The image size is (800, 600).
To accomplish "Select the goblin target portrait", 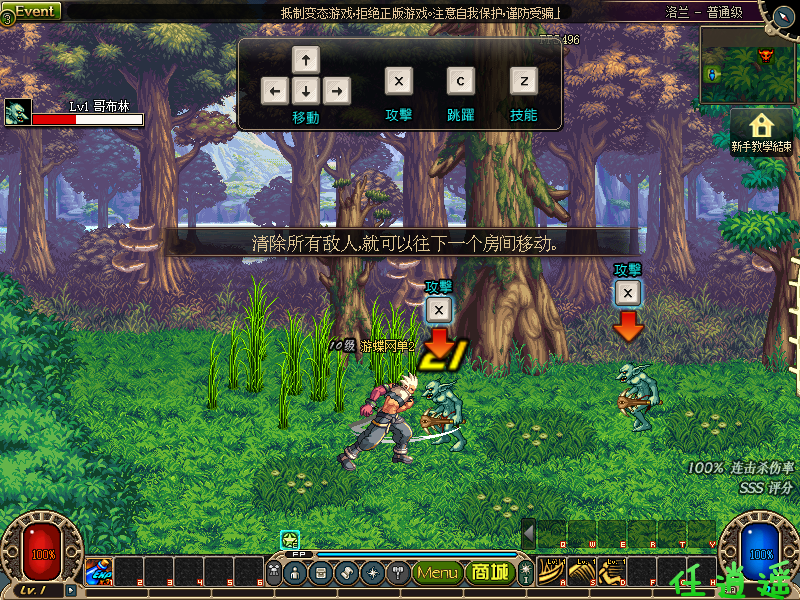I will [17, 112].
